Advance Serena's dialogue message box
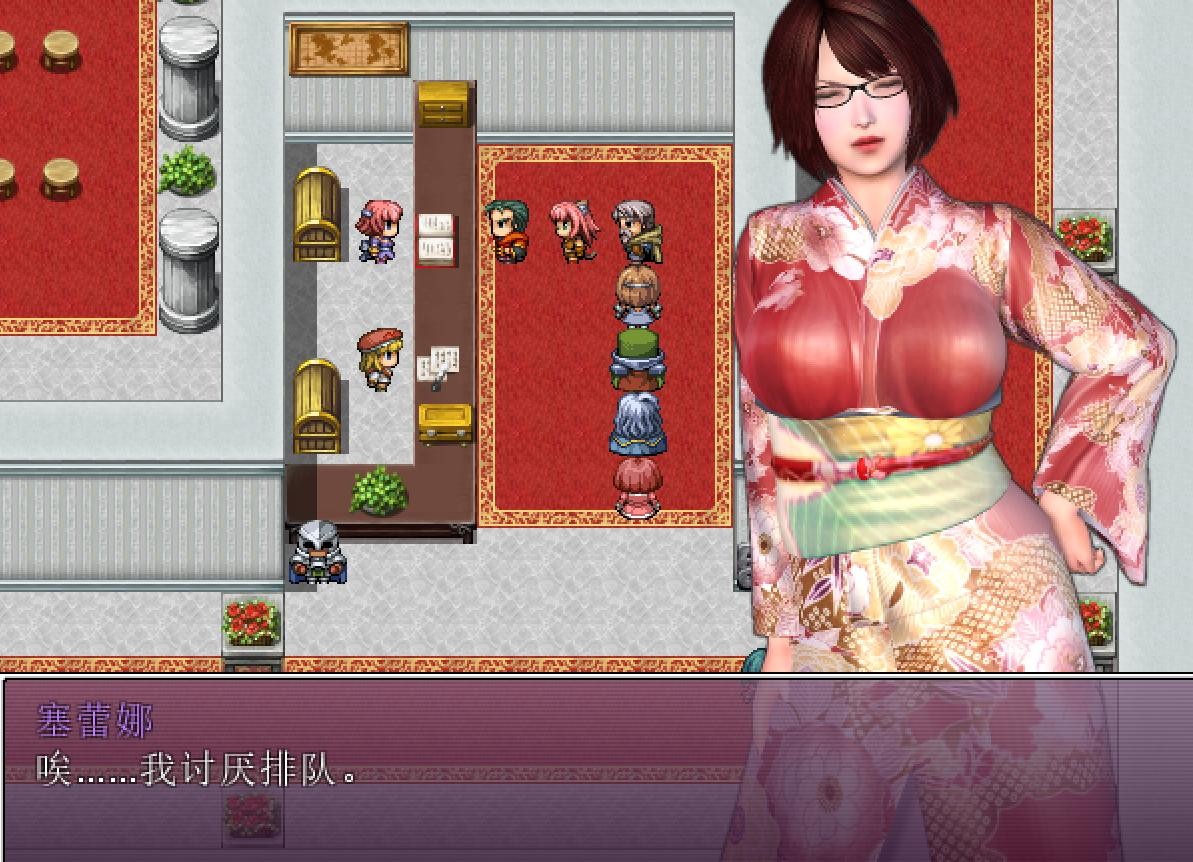The height and width of the screenshot is (862, 1193). click(596, 768)
